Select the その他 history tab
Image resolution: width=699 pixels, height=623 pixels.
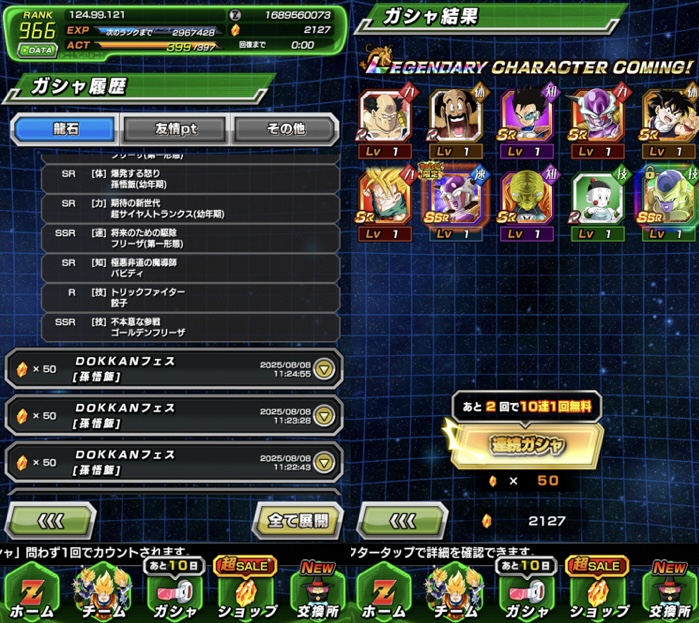287,129
